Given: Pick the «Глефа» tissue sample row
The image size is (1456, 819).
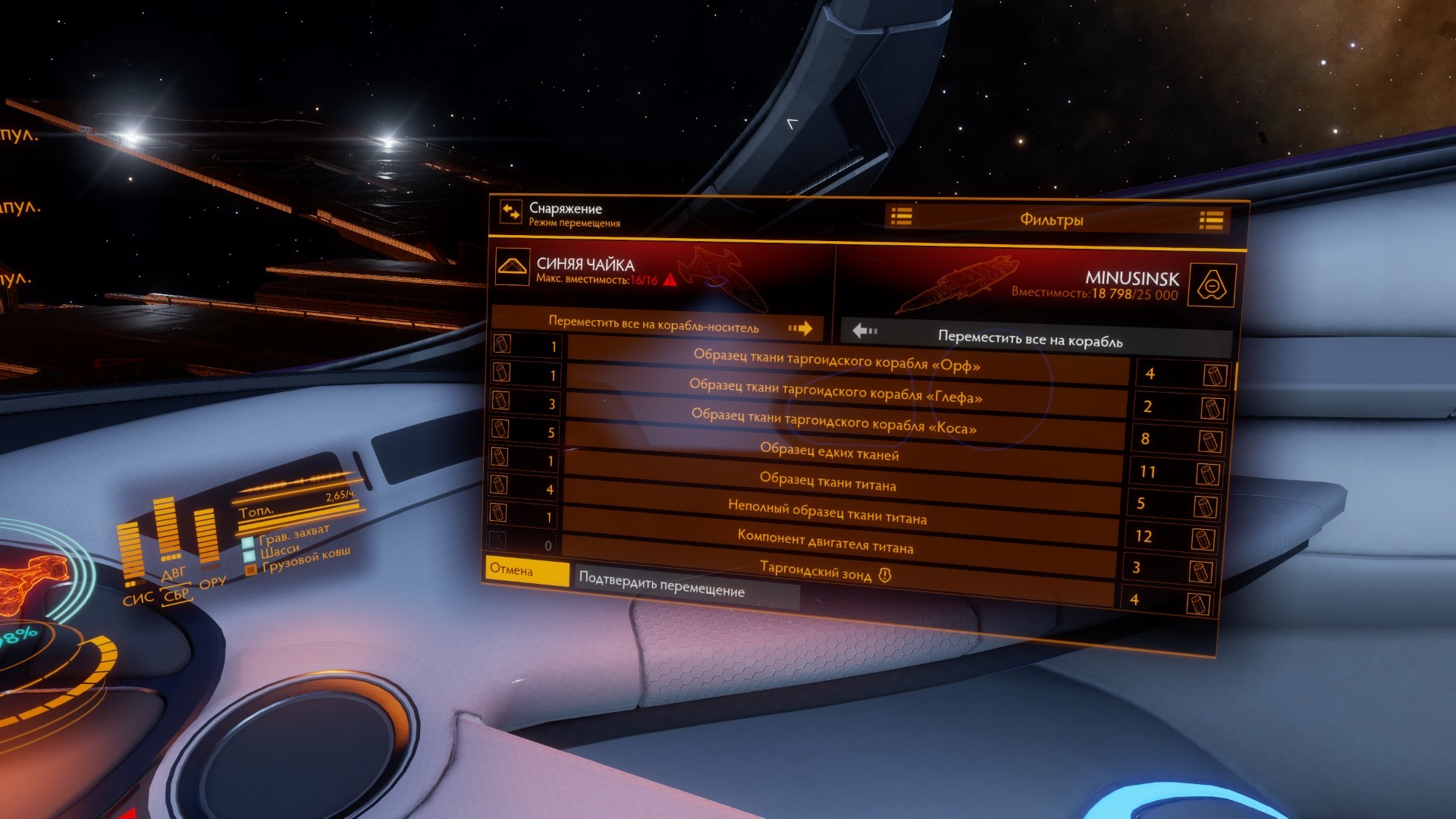Looking at the screenshot, I should click(836, 391).
